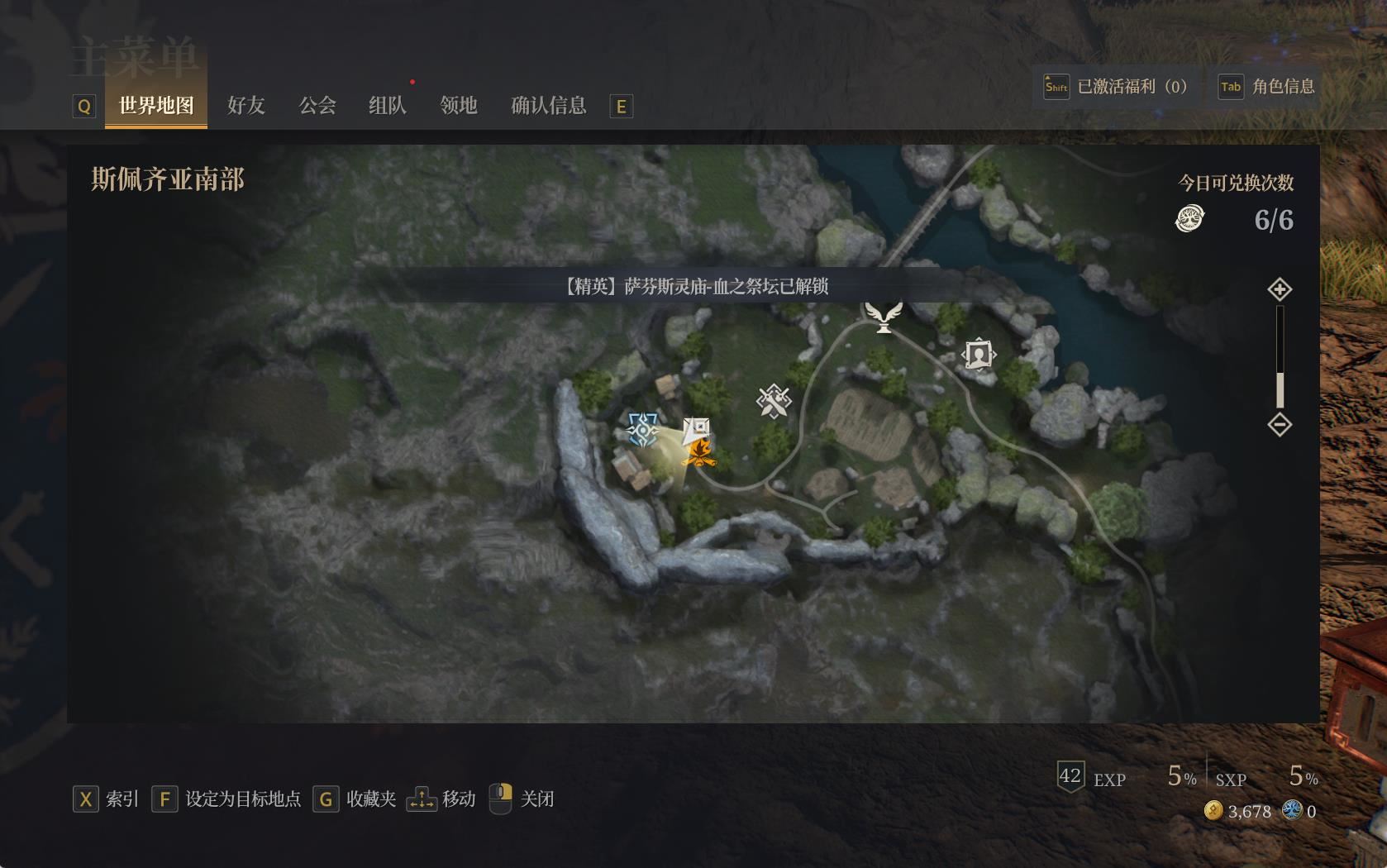Switch to the 世界地图 tab
The image size is (1387, 868).
pos(156,106)
